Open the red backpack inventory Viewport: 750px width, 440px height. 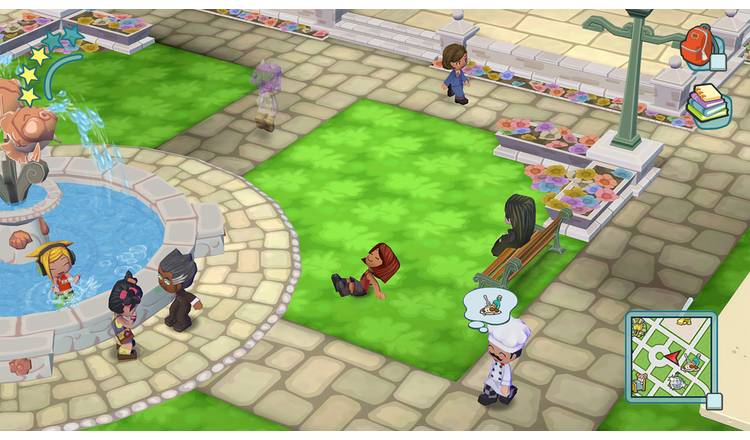coord(699,46)
